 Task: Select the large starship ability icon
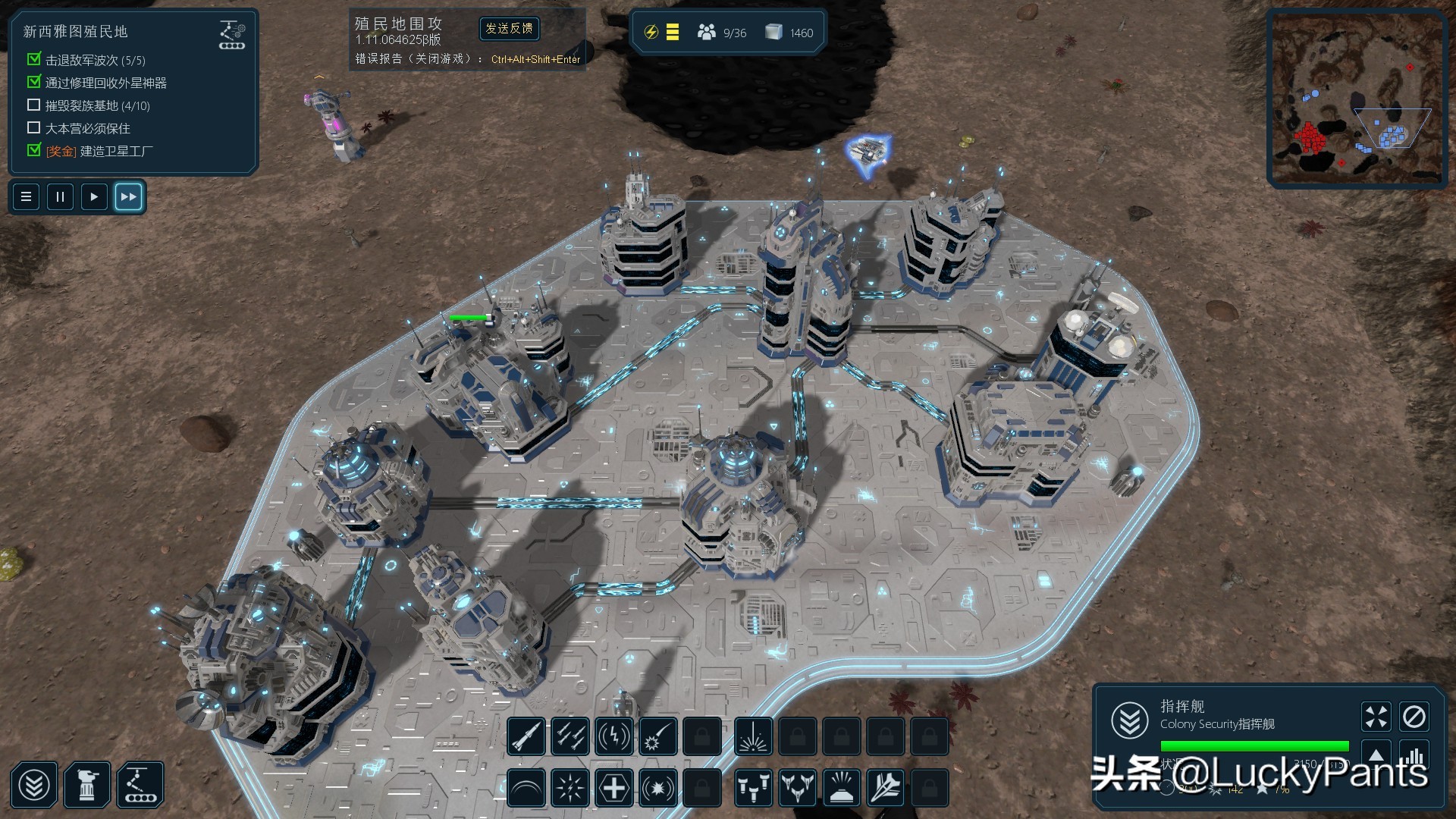click(x=885, y=789)
